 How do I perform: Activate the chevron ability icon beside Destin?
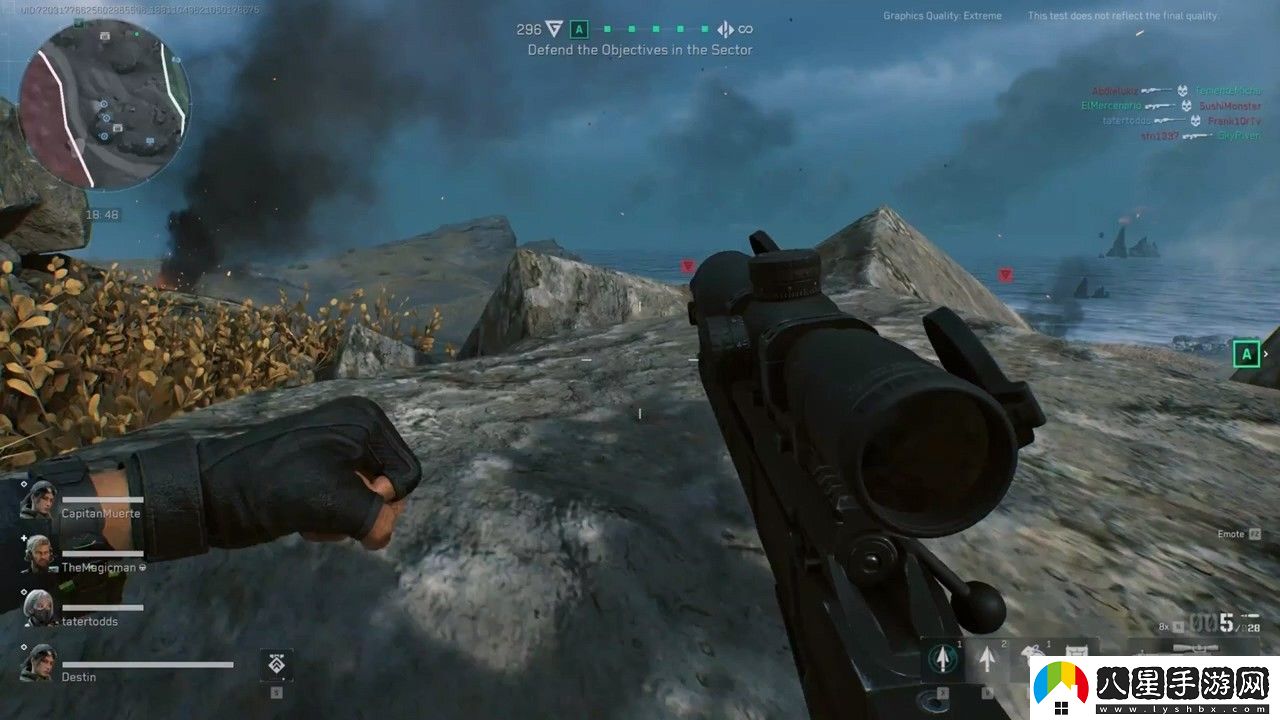coord(276,664)
